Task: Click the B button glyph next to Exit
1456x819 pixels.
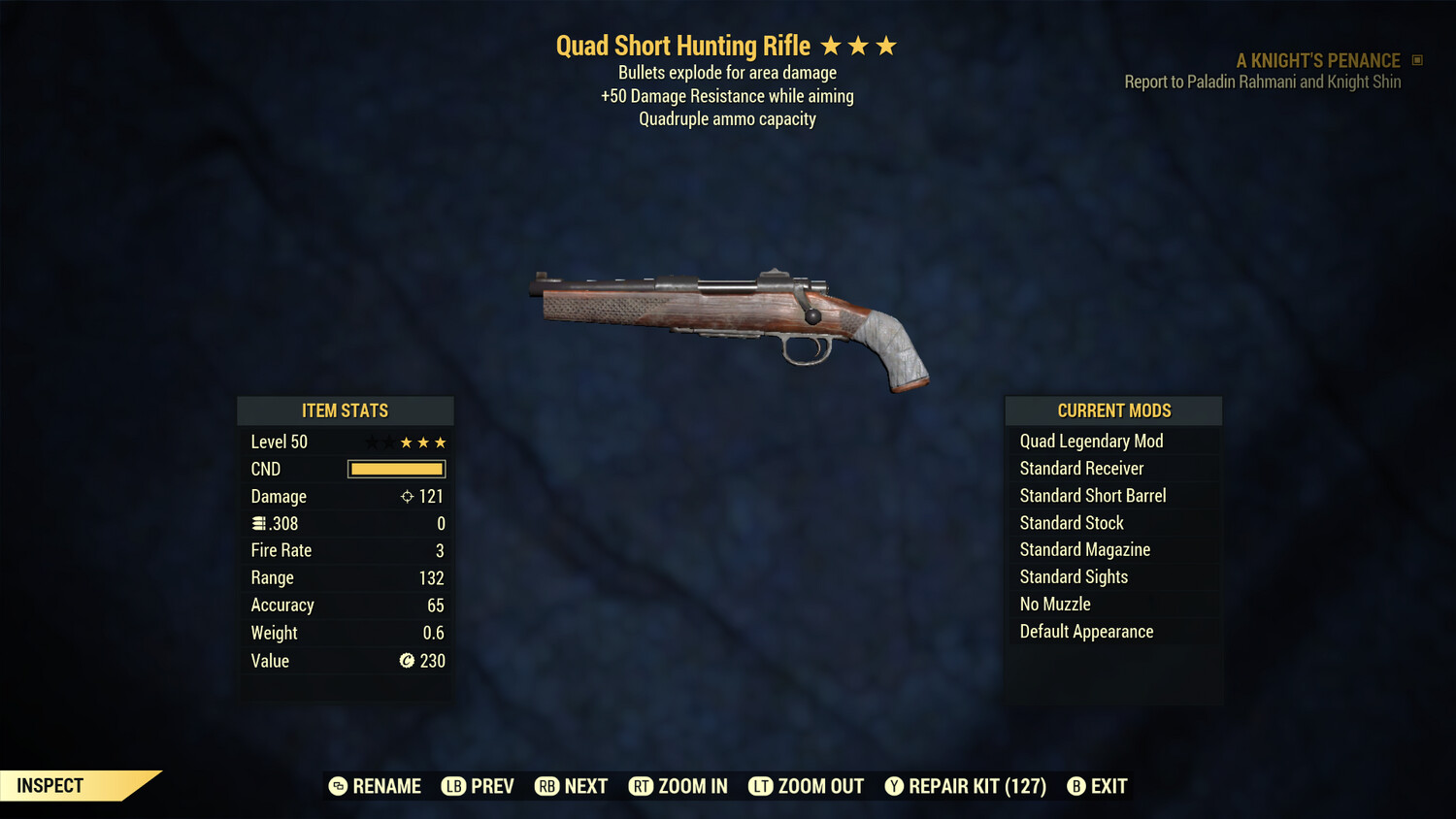Action: (x=1075, y=786)
